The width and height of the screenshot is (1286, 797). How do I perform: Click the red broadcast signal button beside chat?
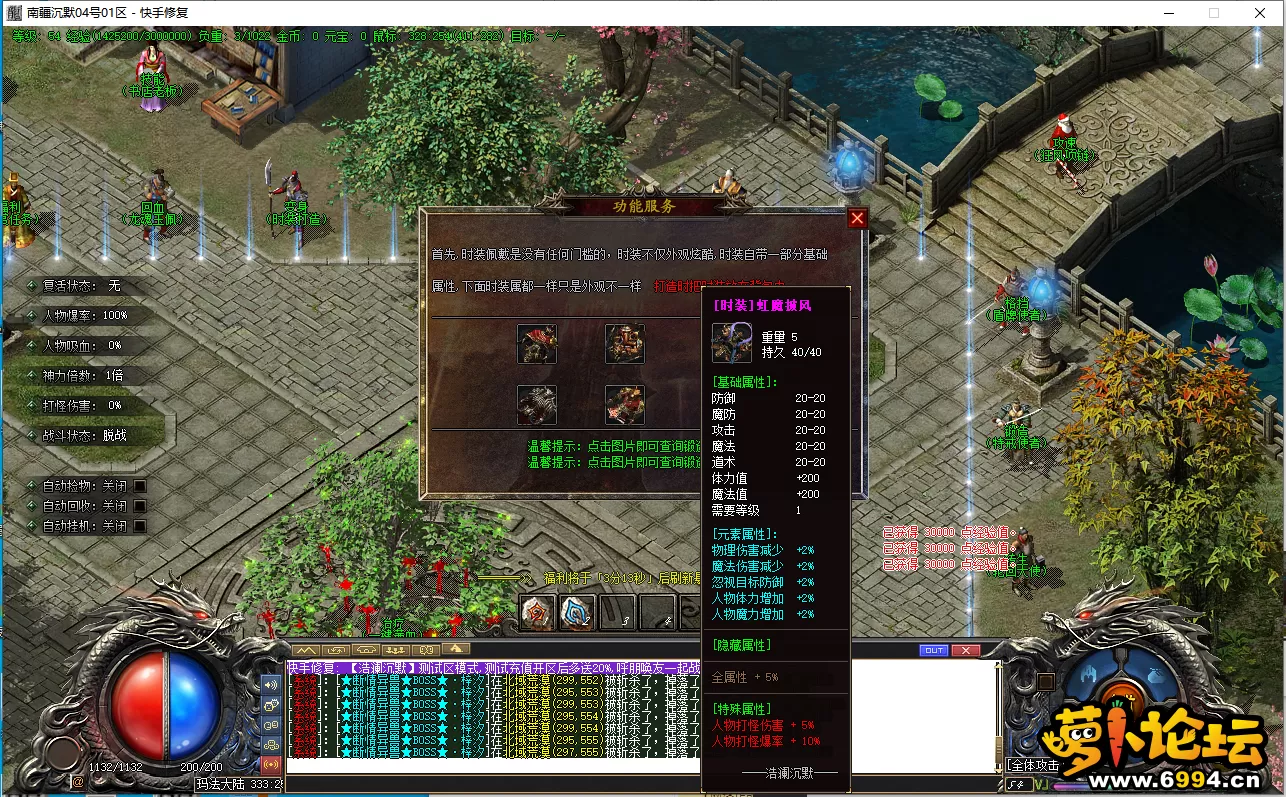pyautogui.click(x=271, y=764)
